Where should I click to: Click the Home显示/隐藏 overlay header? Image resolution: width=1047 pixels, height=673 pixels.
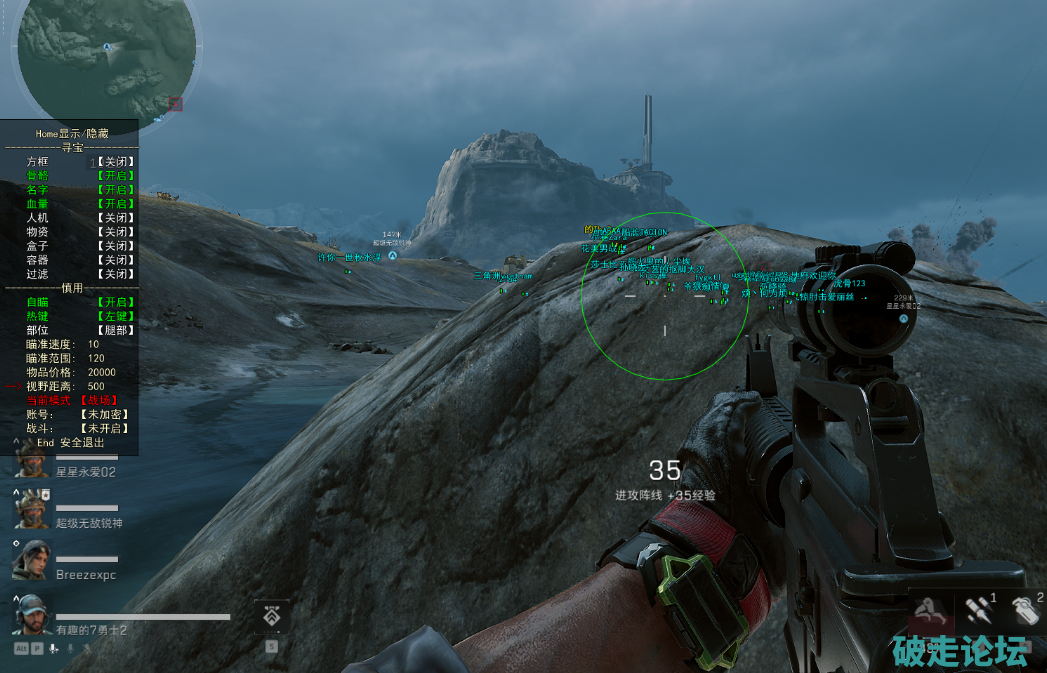(x=72, y=133)
